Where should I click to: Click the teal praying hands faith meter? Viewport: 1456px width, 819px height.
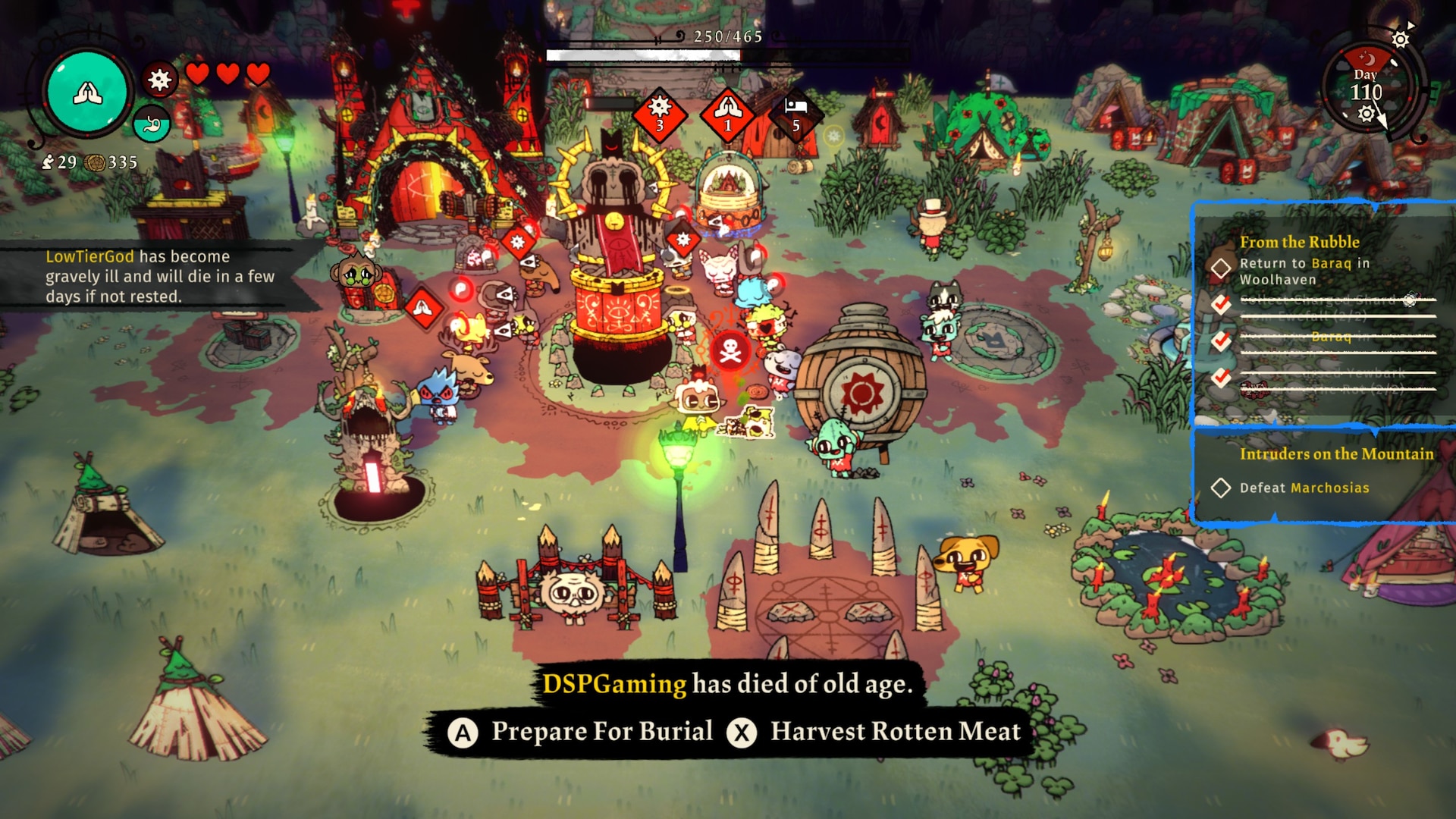coord(87,93)
